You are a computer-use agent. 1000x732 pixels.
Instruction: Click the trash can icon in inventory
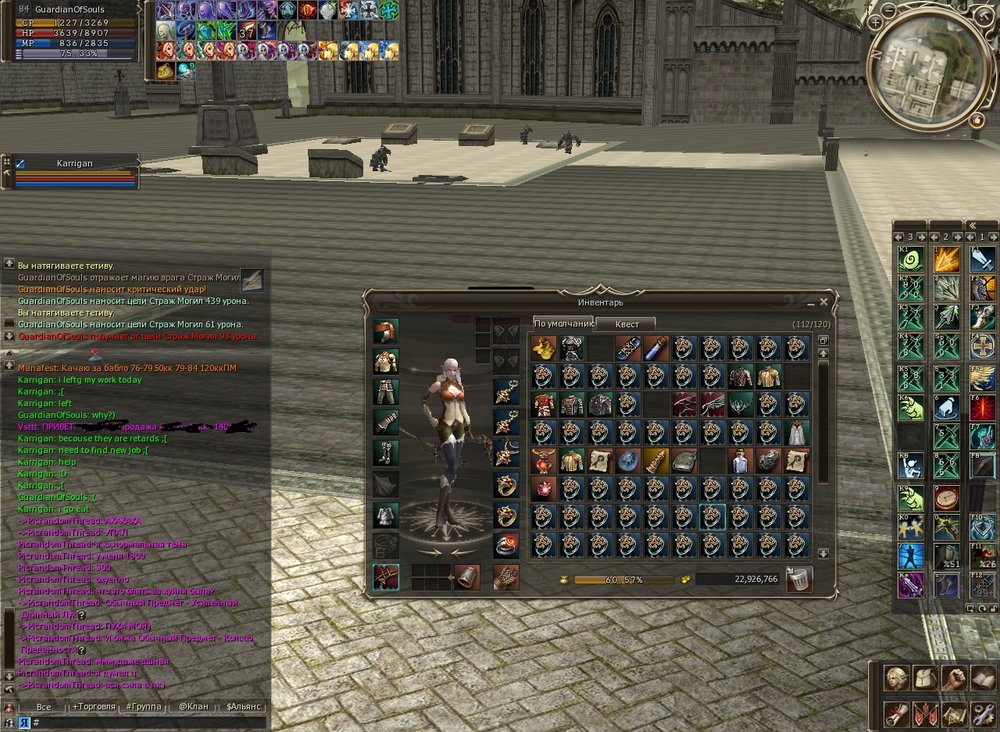799,579
